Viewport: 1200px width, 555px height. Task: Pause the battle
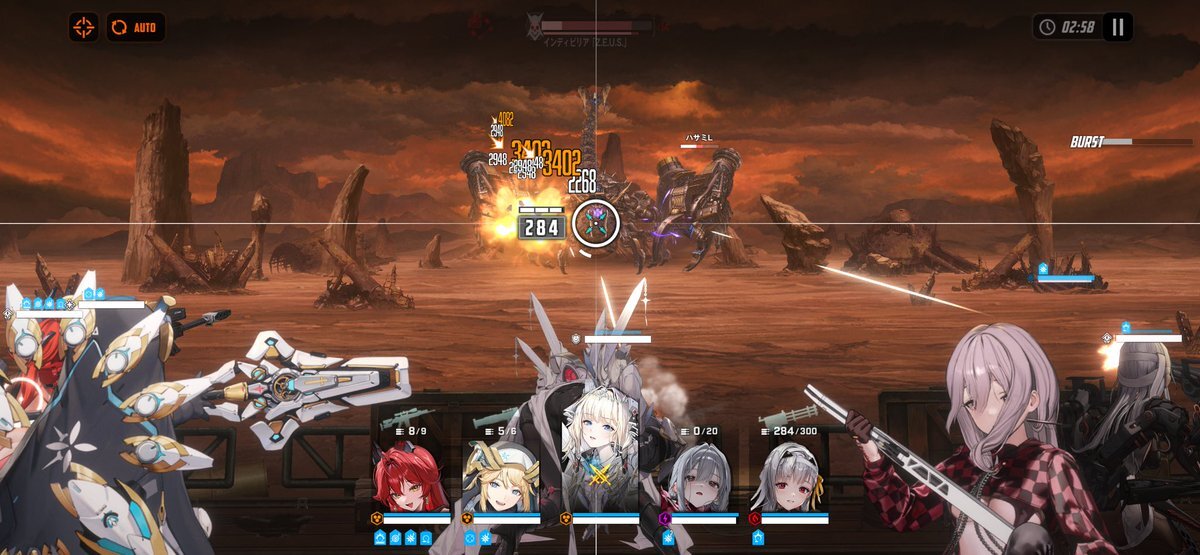pos(1118,27)
